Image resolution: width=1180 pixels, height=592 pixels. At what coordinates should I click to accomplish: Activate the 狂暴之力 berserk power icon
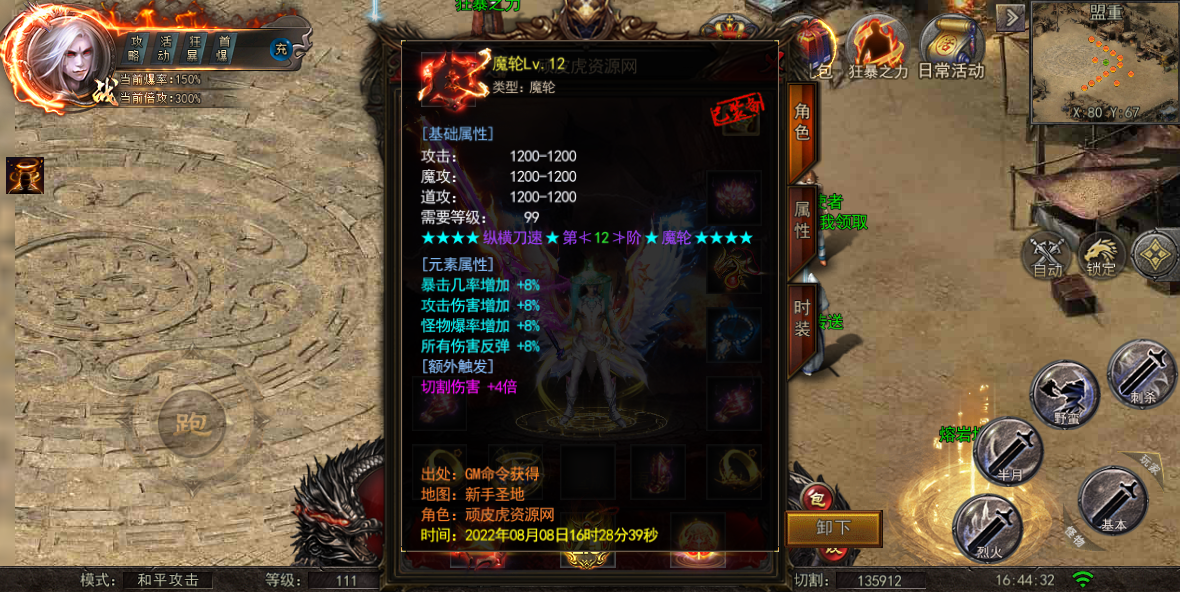pyautogui.click(x=875, y=48)
